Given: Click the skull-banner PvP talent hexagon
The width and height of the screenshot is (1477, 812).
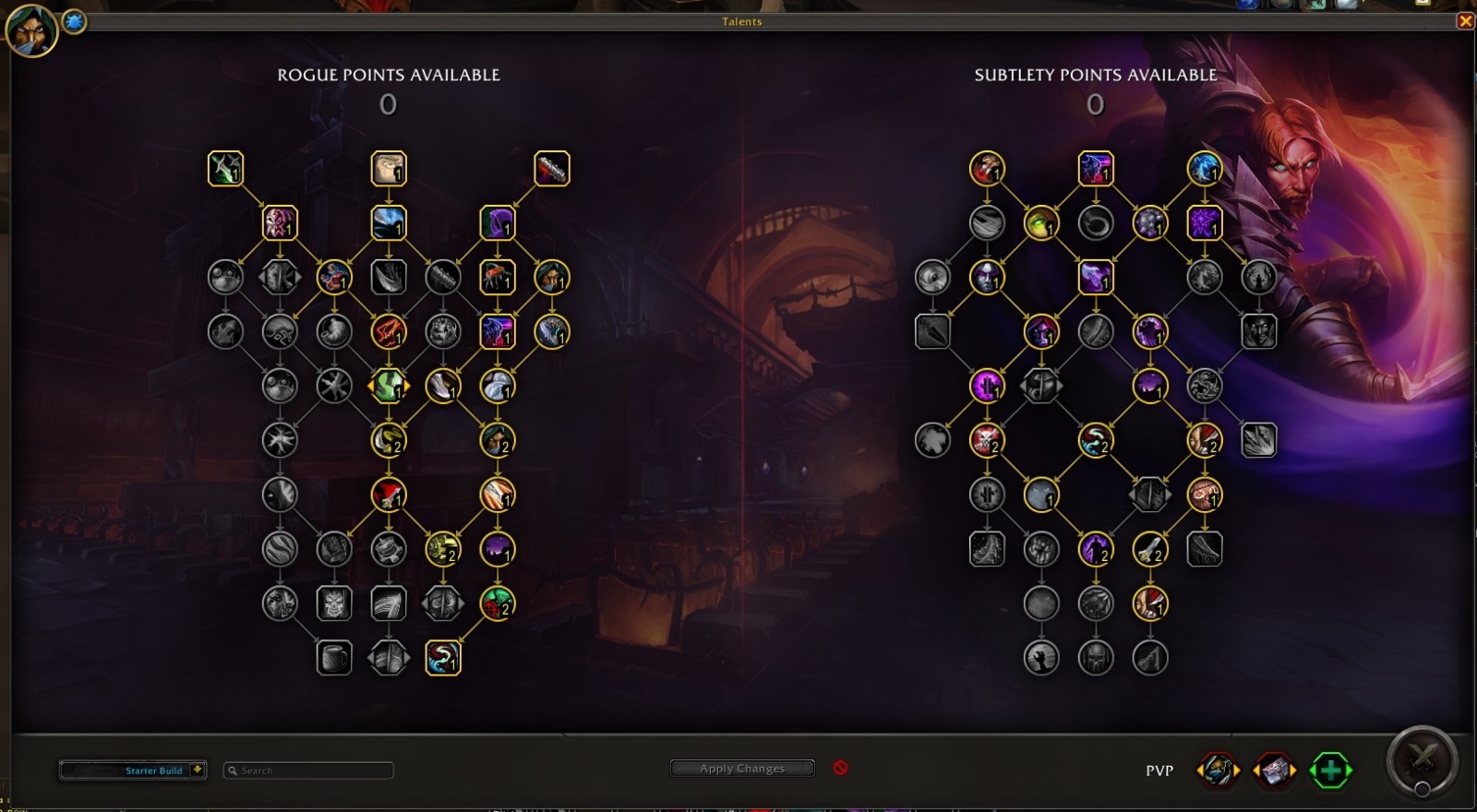Looking at the screenshot, I should (1275, 769).
